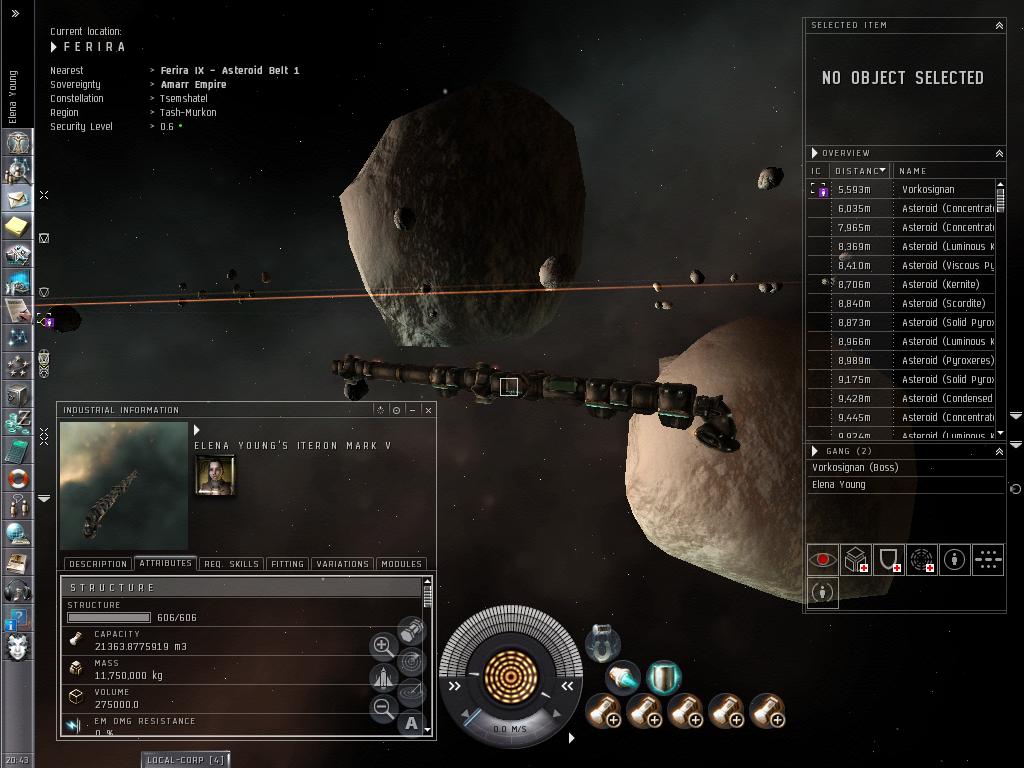
Task: Select Vorkosignan in the overview list
Action: click(x=927, y=189)
